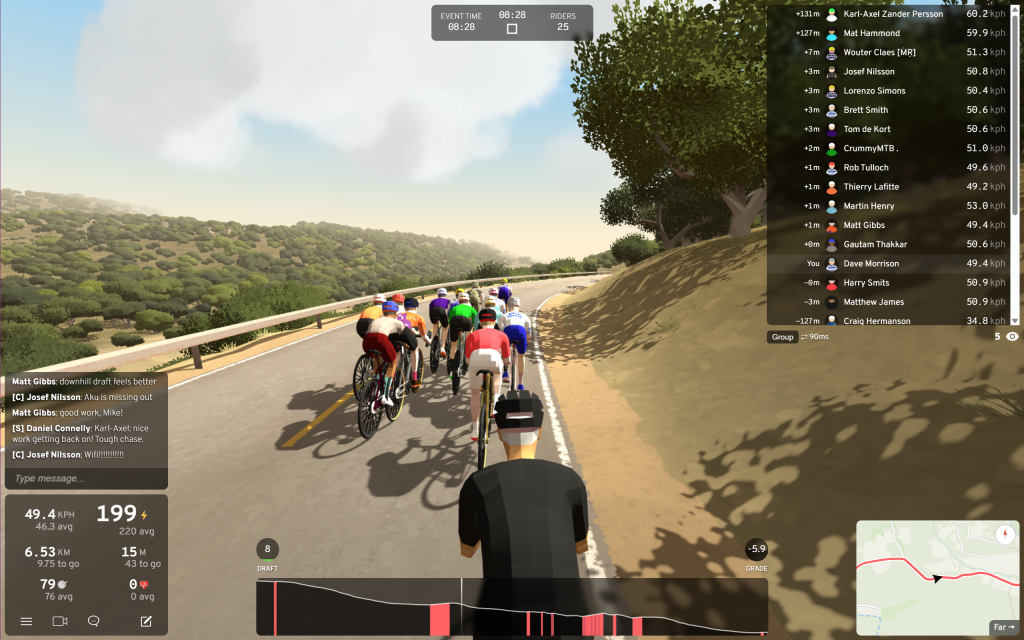
Task: Click the minimap's compass button
Action: 1003,535
